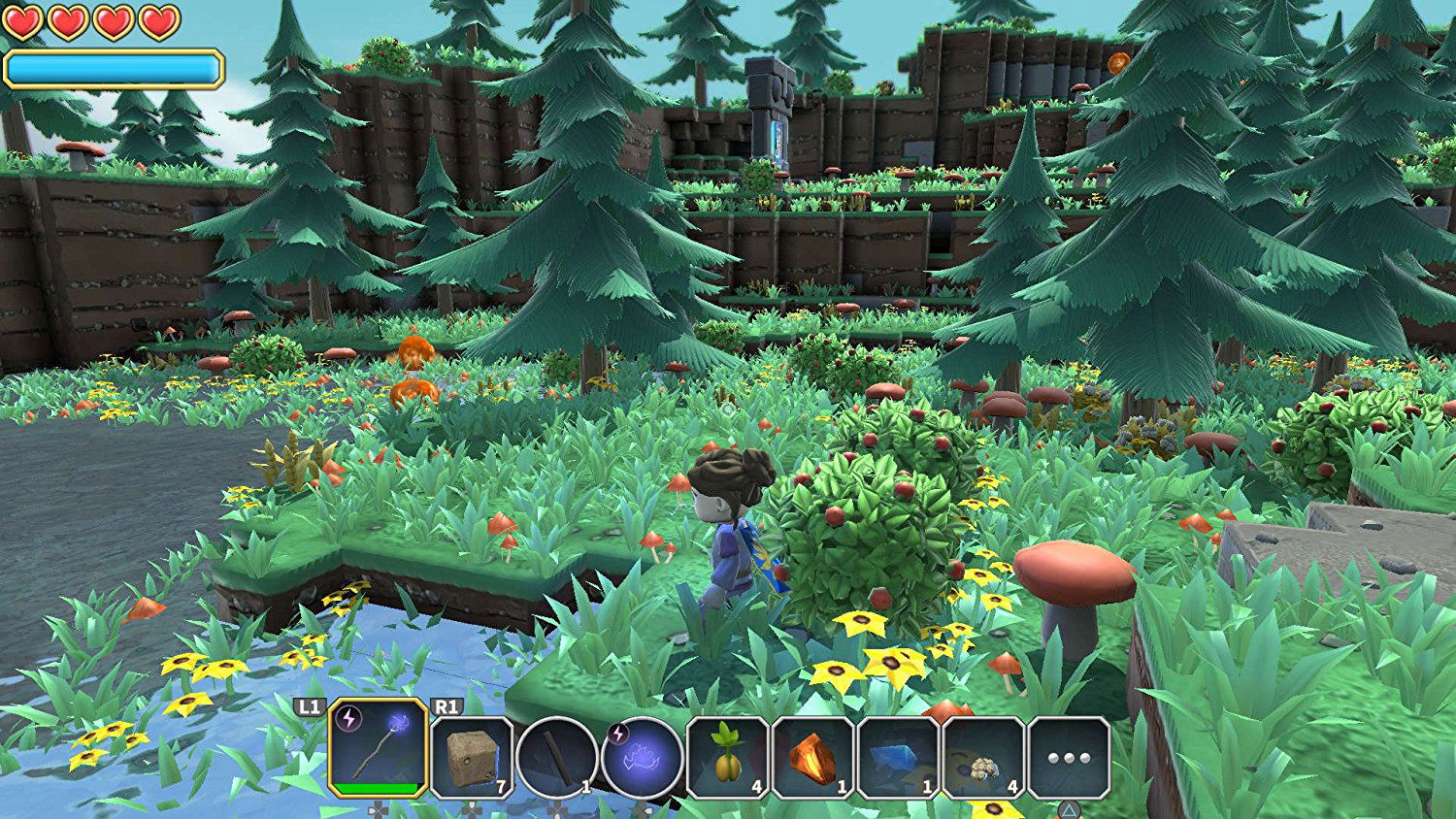Activate the glowing purple spell slot
This screenshot has height=819, width=1456.
pyautogui.click(x=642, y=757)
